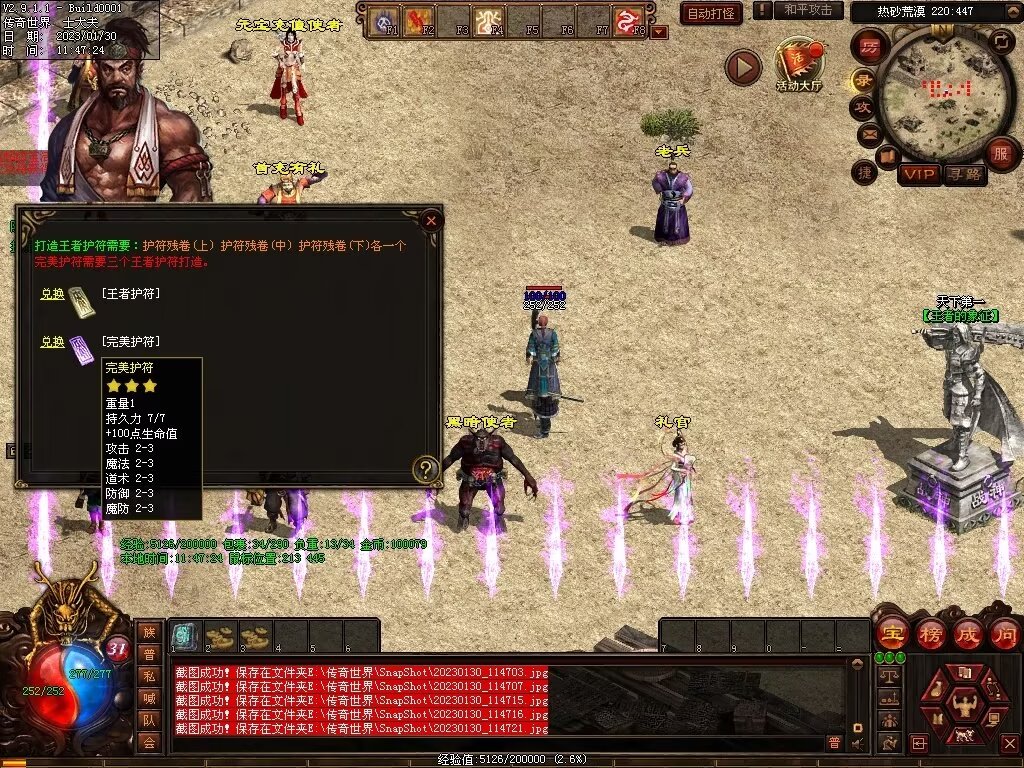Close the amulet crafting dialog

pyautogui.click(x=431, y=220)
